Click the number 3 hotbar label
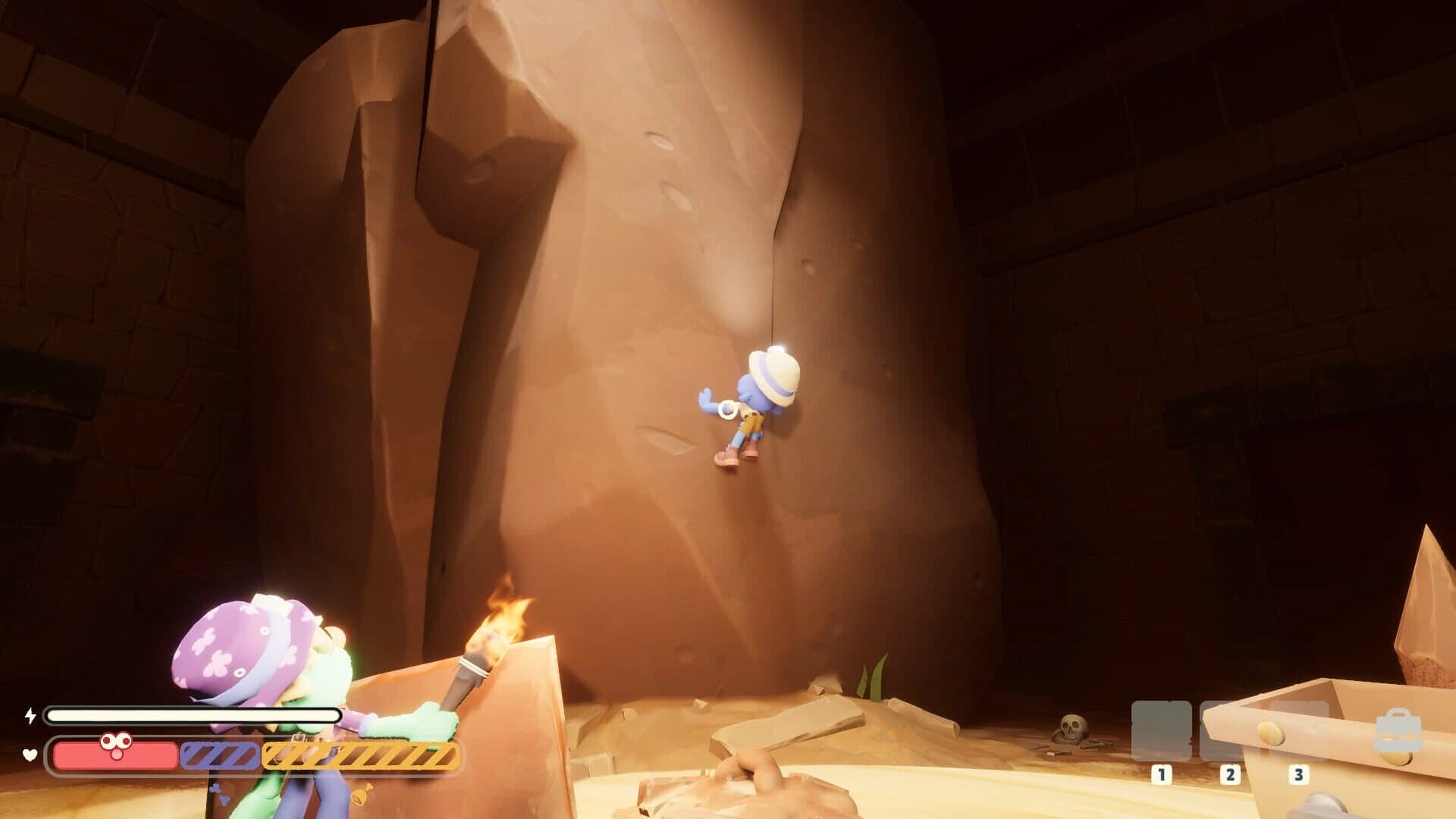The image size is (1456, 819). click(x=1299, y=775)
